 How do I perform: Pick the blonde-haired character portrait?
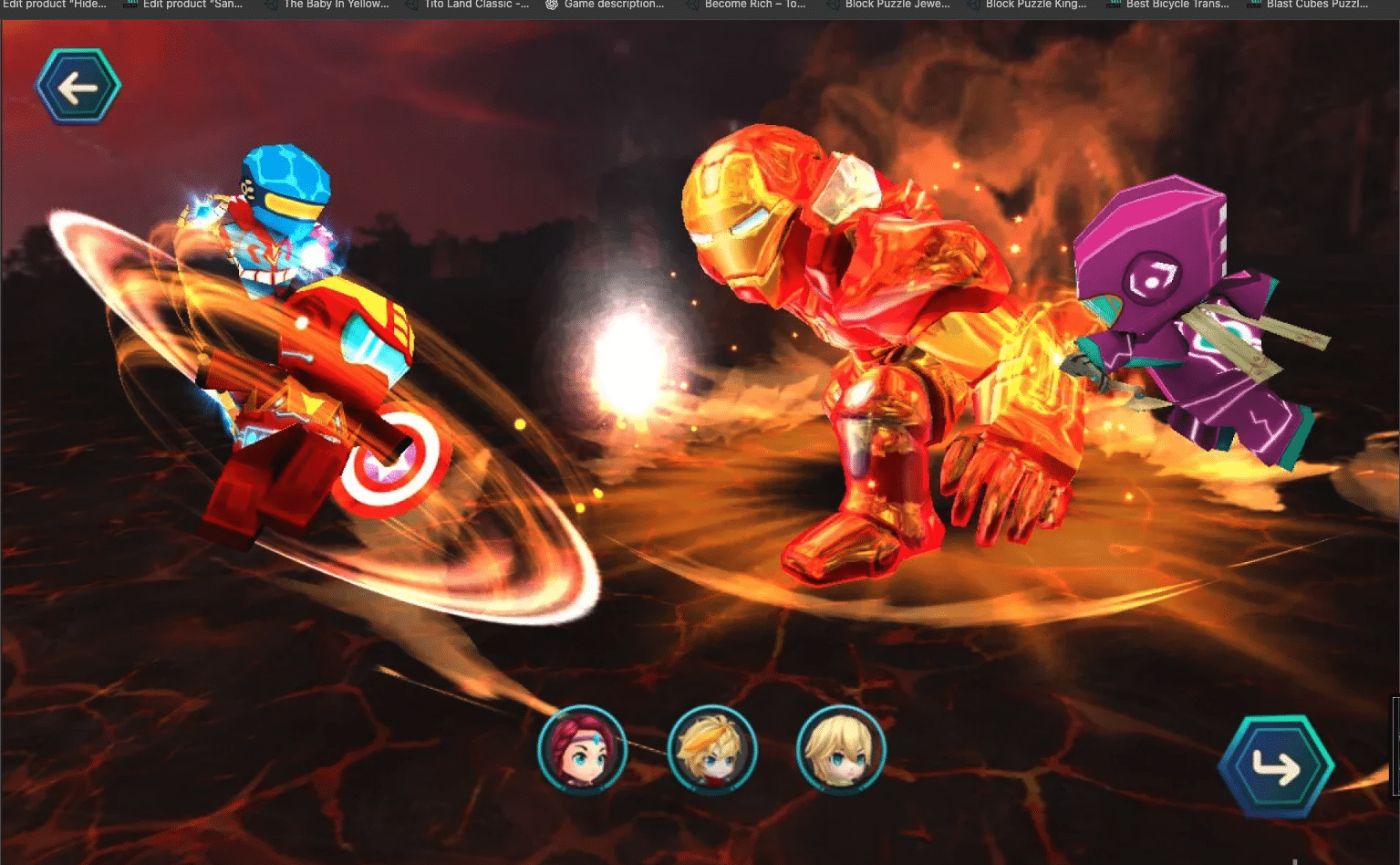tap(841, 750)
